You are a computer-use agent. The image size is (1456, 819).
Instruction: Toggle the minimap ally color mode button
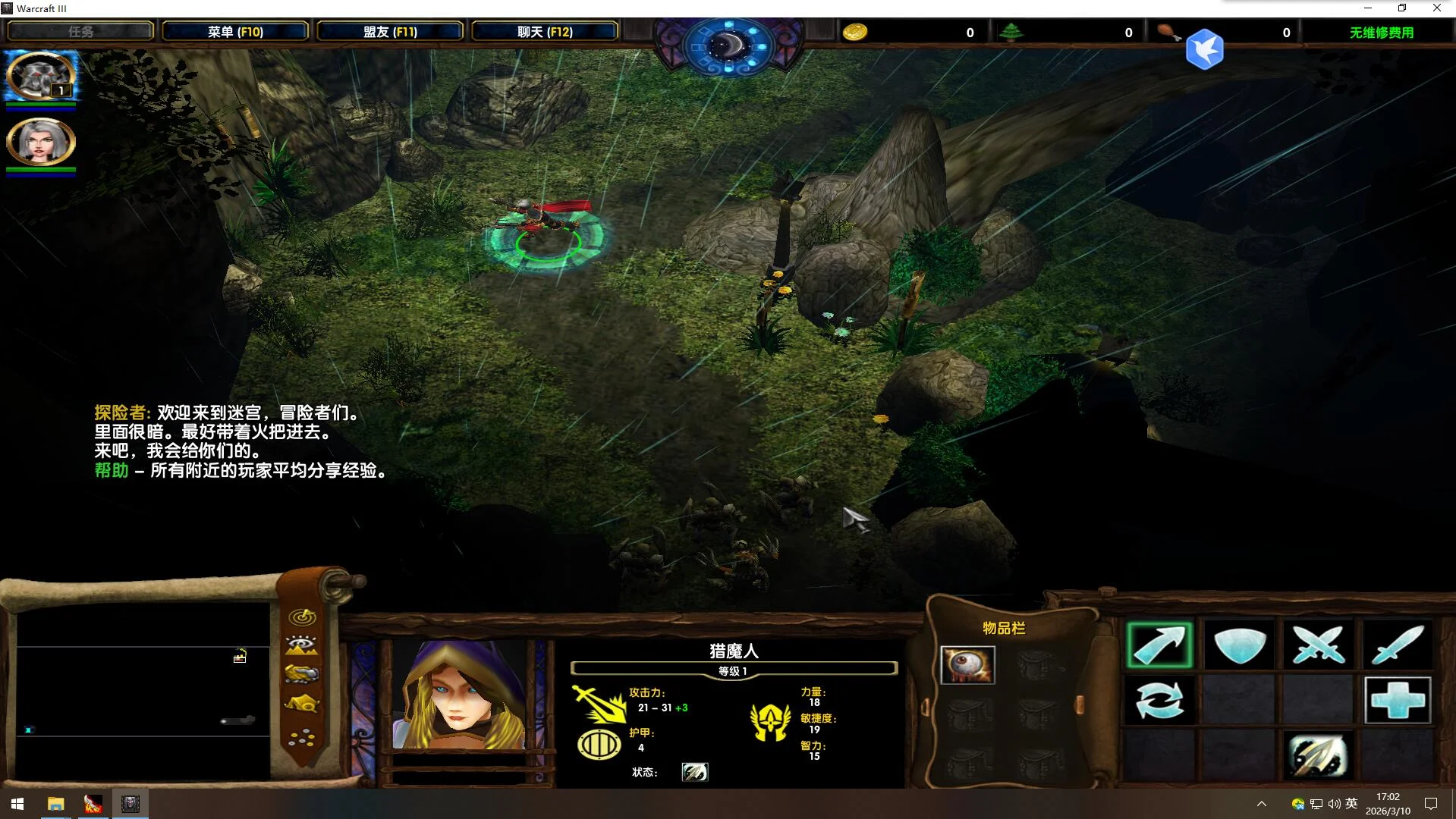(x=302, y=674)
